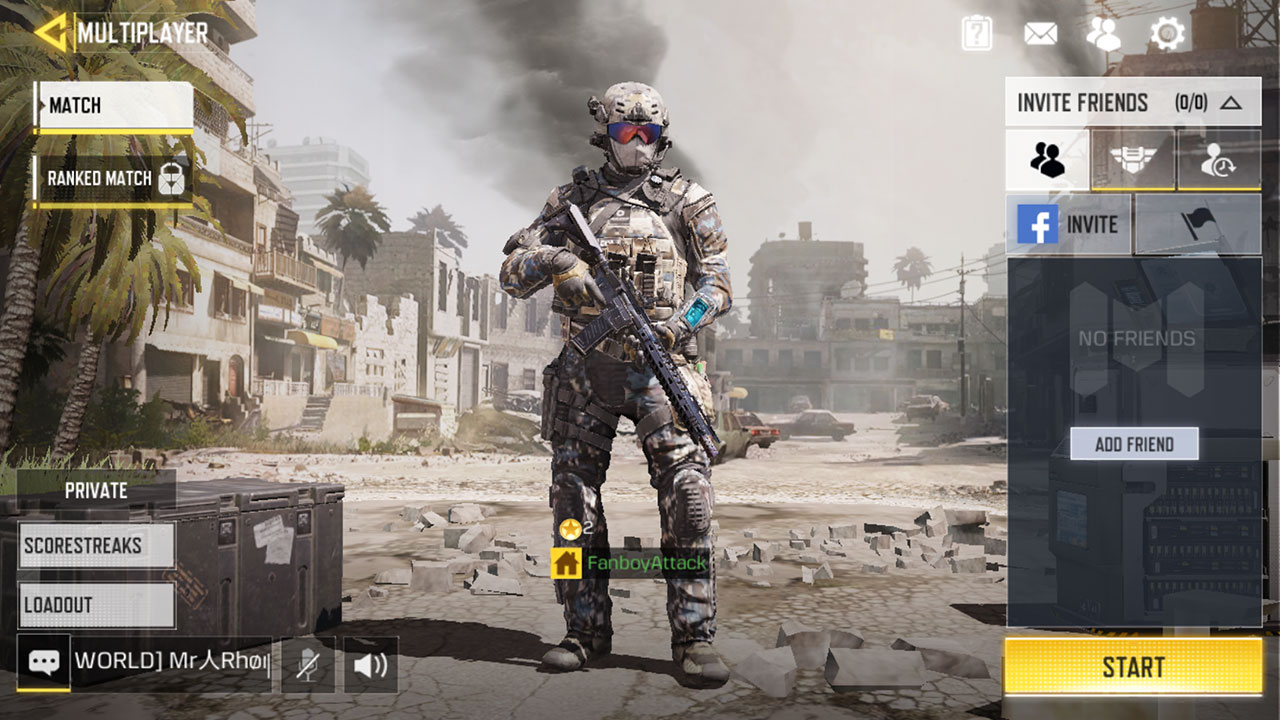Click the dice icon on Ranked Match
Viewport: 1280px width, 720px height.
click(174, 179)
